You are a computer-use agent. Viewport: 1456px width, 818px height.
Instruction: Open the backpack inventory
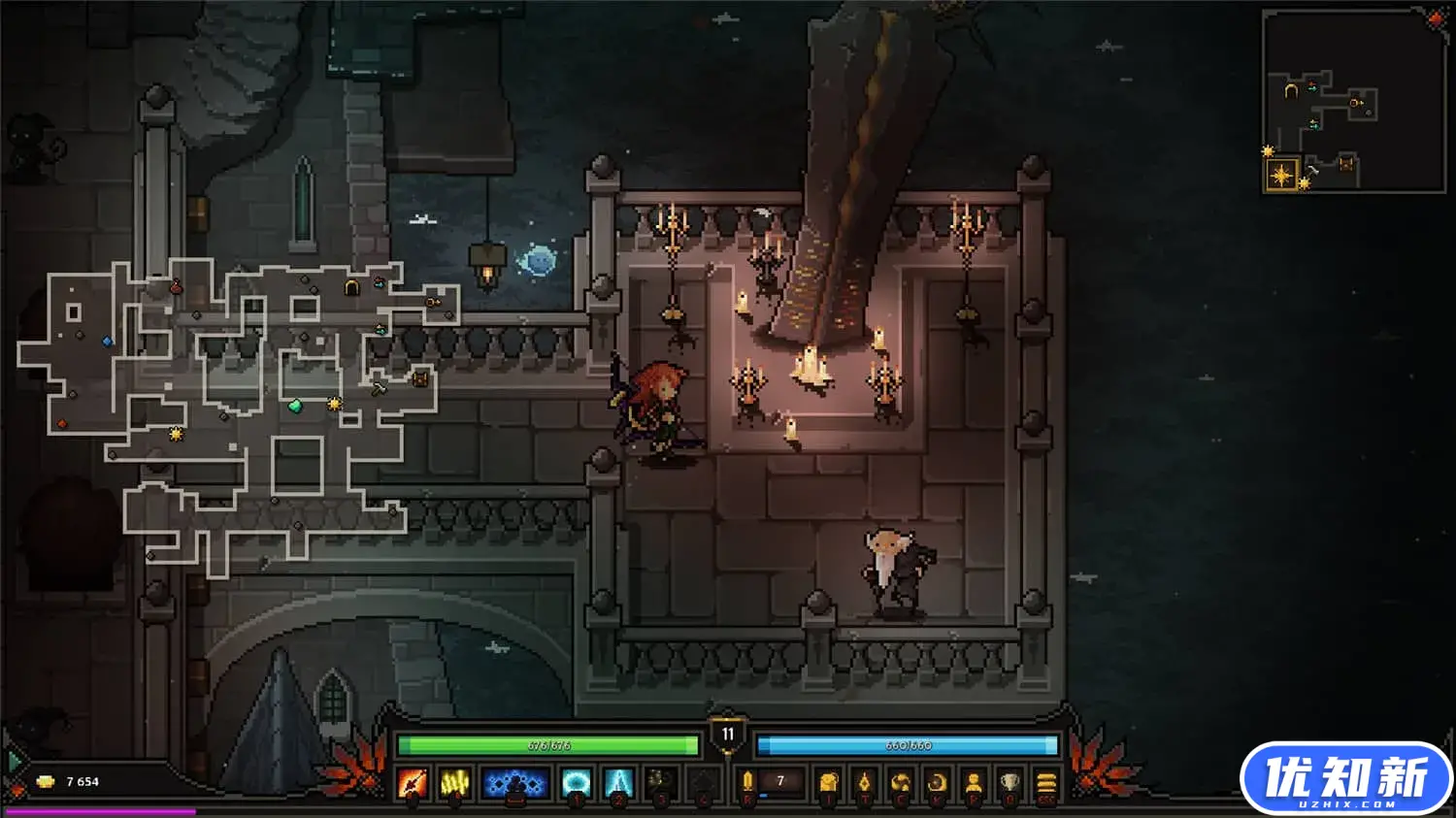[828, 782]
